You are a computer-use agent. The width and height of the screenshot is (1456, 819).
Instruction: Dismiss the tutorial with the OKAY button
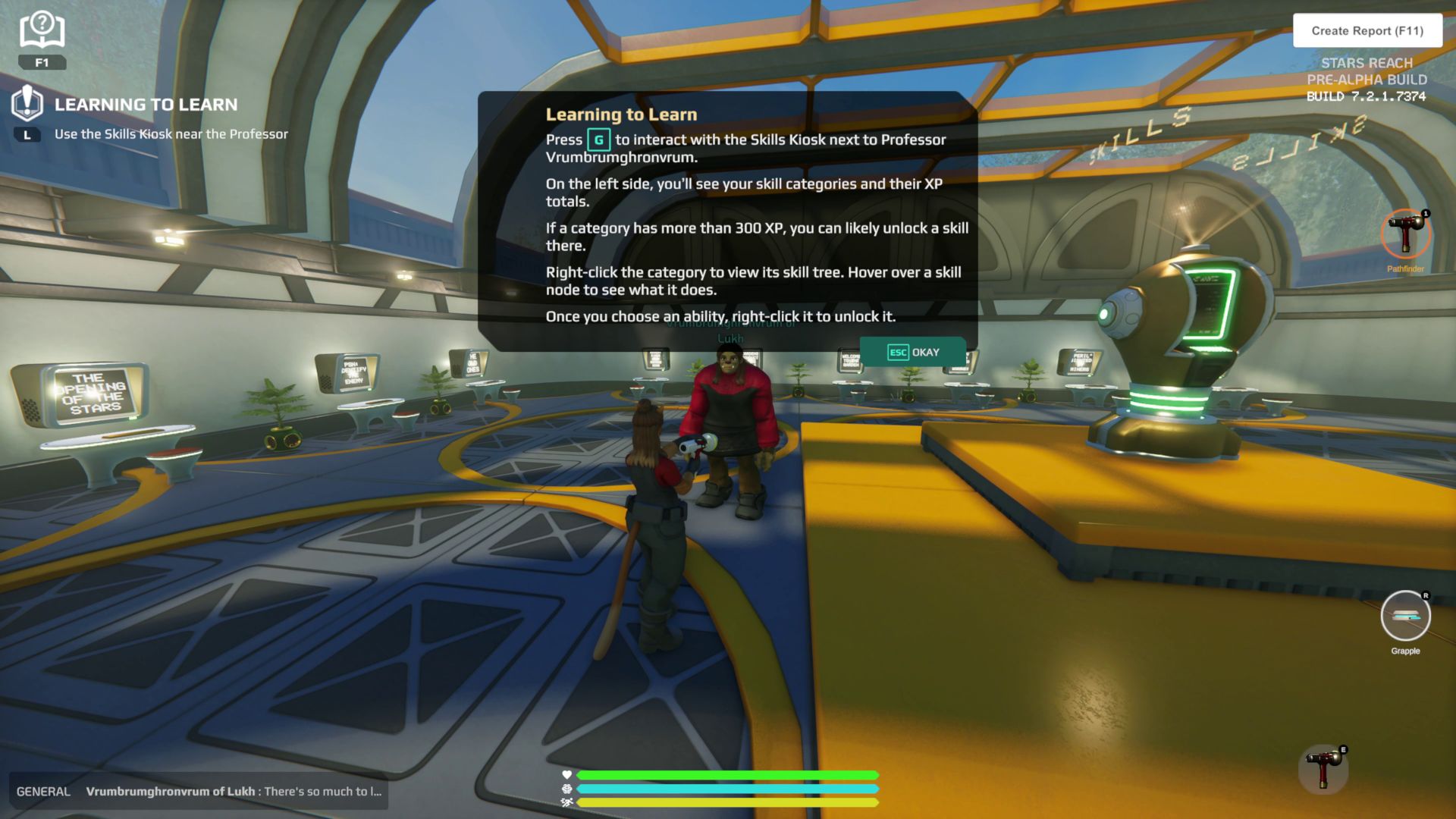coord(913,353)
